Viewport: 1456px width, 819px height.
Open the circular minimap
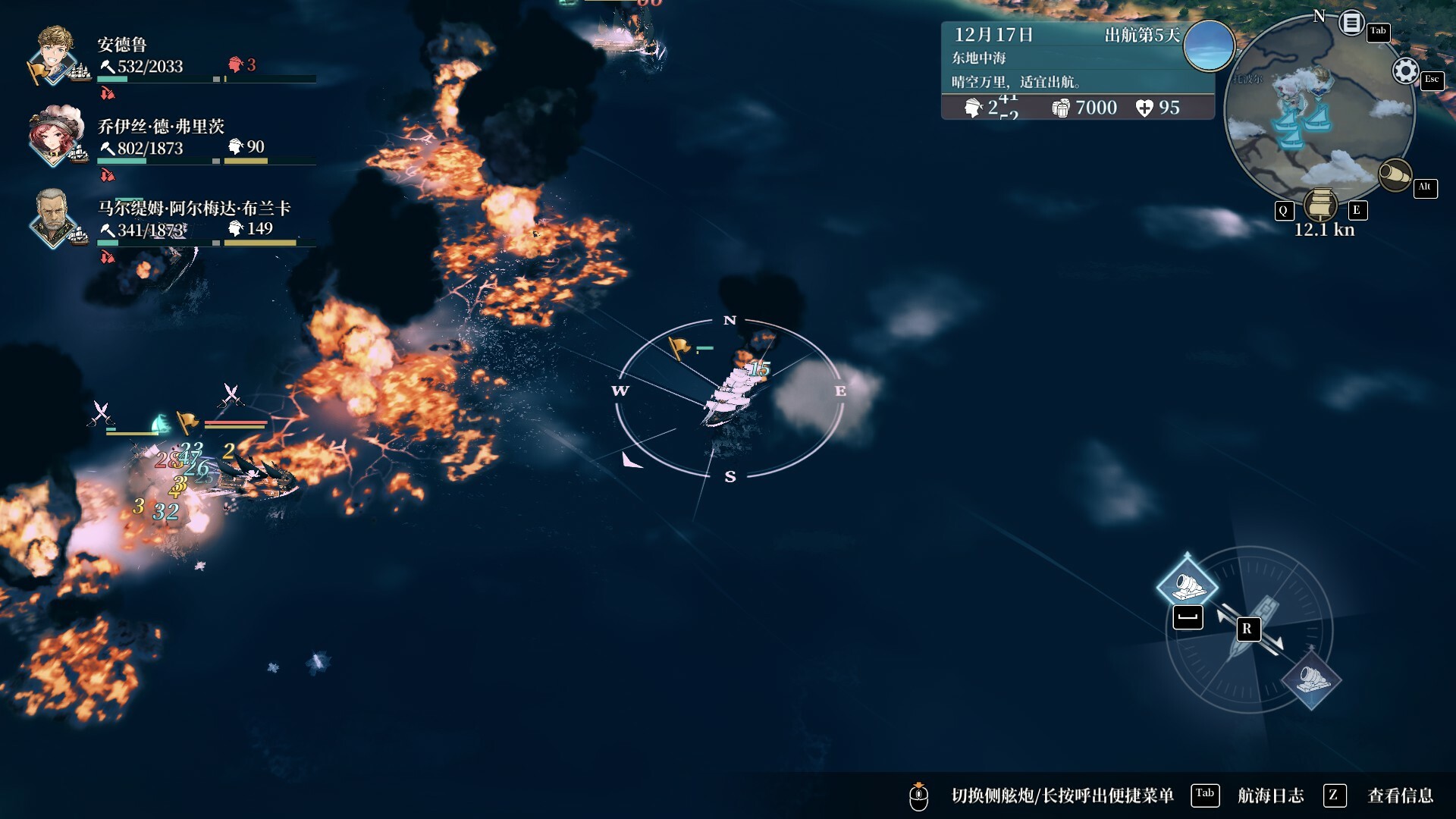point(1318,110)
